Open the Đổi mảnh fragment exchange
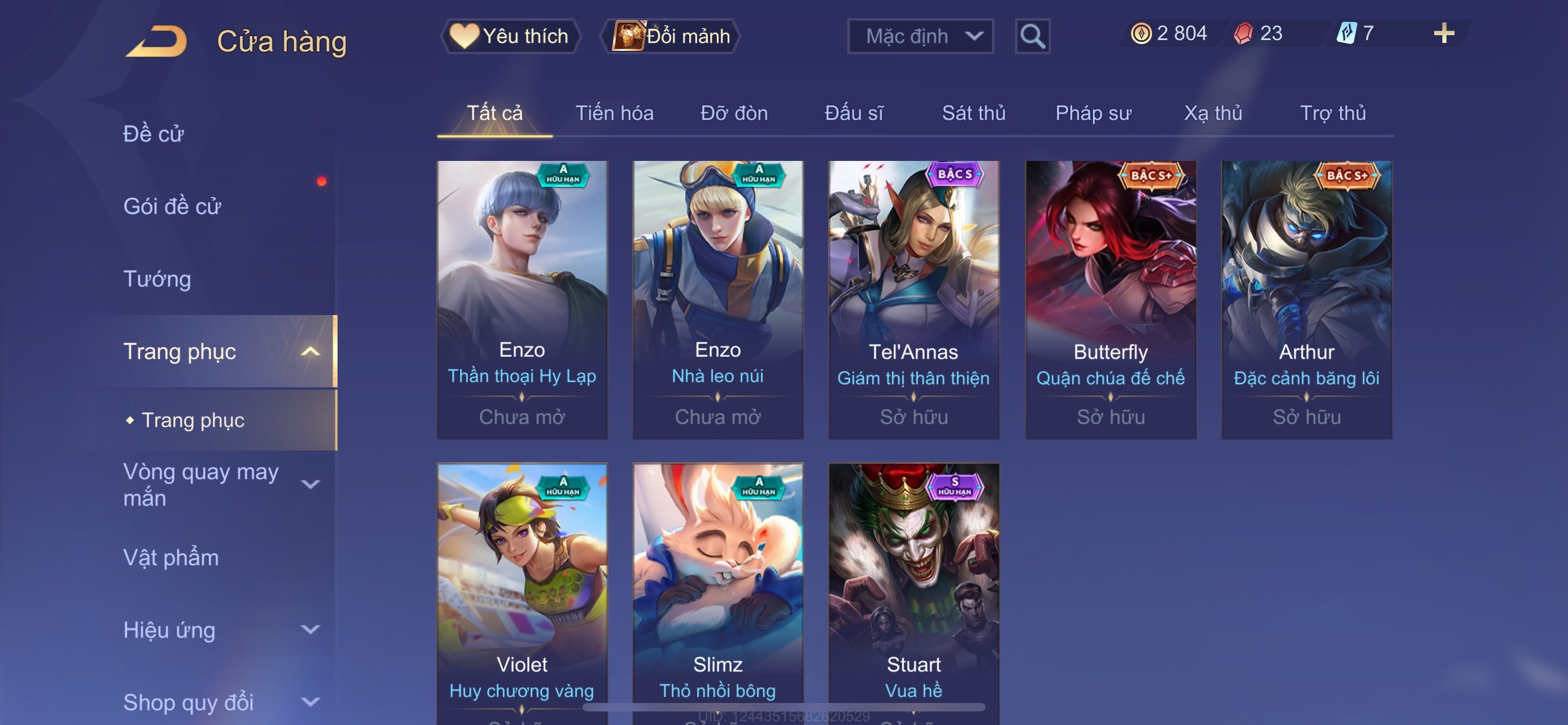Viewport: 1568px width, 725px height. coord(671,36)
